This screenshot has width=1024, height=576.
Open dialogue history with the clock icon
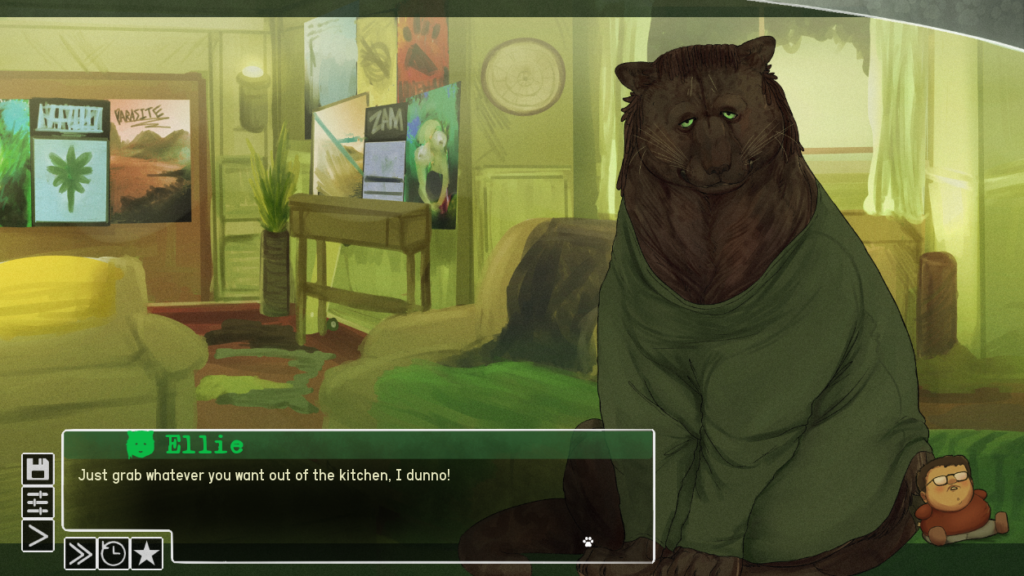pyautogui.click(x=113, y=552)
